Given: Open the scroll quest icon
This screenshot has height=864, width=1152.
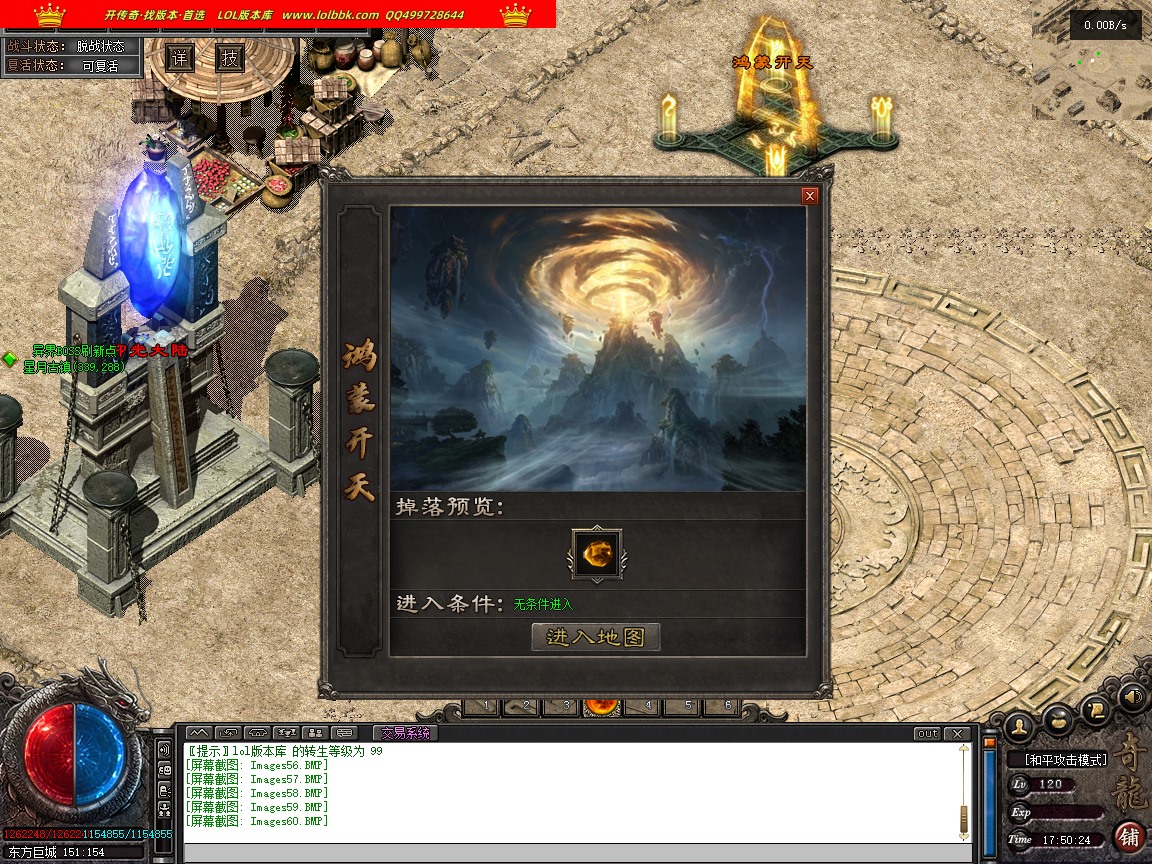Looking at the screenshot, I should 1096,710.
